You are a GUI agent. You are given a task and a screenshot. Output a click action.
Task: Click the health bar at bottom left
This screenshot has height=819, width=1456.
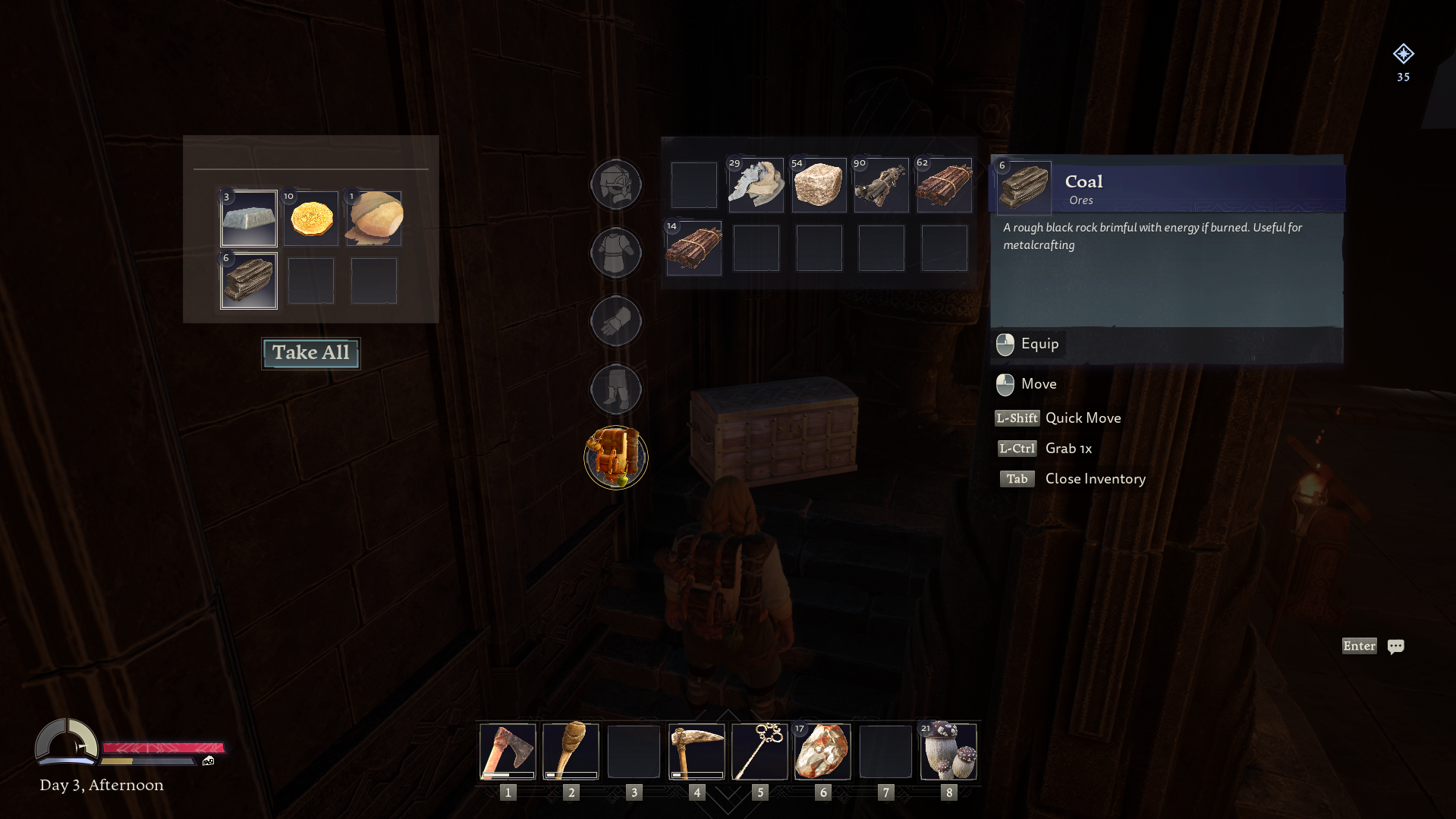point(163,747)
